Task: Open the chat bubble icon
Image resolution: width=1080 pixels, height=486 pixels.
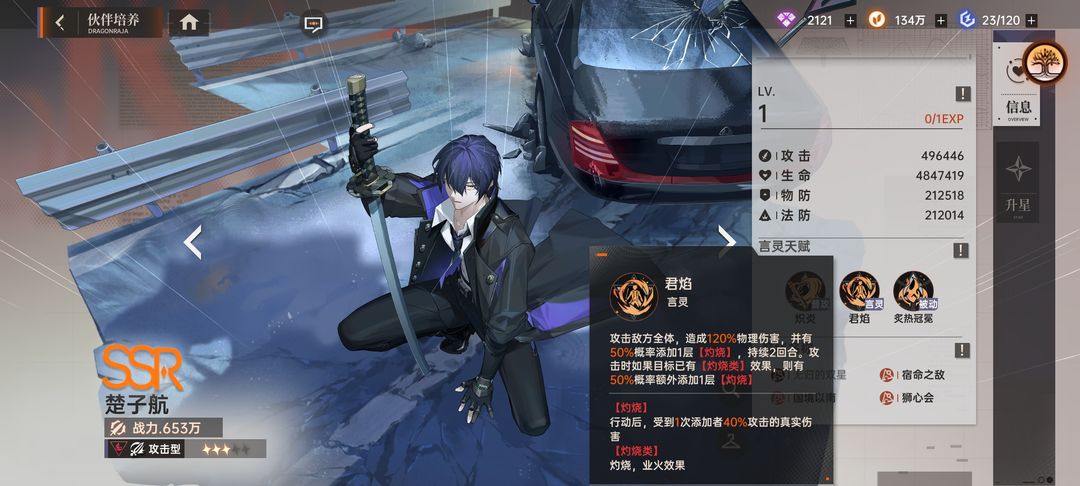Action: click(x=313, y=20)
